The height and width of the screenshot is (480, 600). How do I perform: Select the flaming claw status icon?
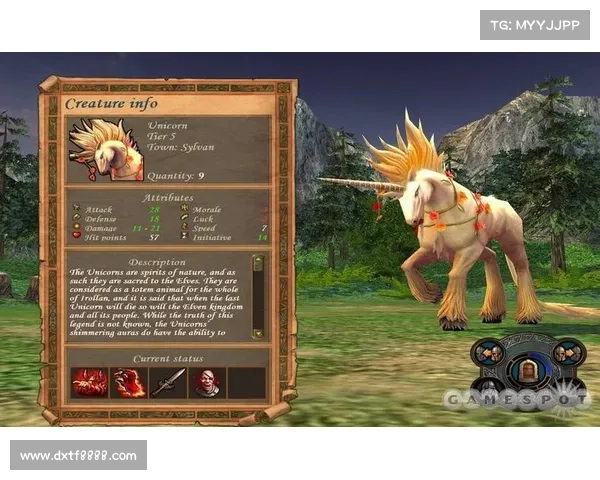128,384
